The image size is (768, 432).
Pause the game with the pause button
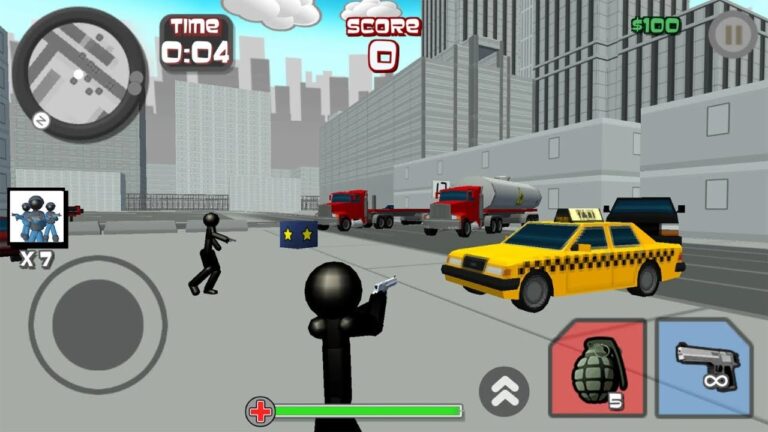(x=733, y=34)
